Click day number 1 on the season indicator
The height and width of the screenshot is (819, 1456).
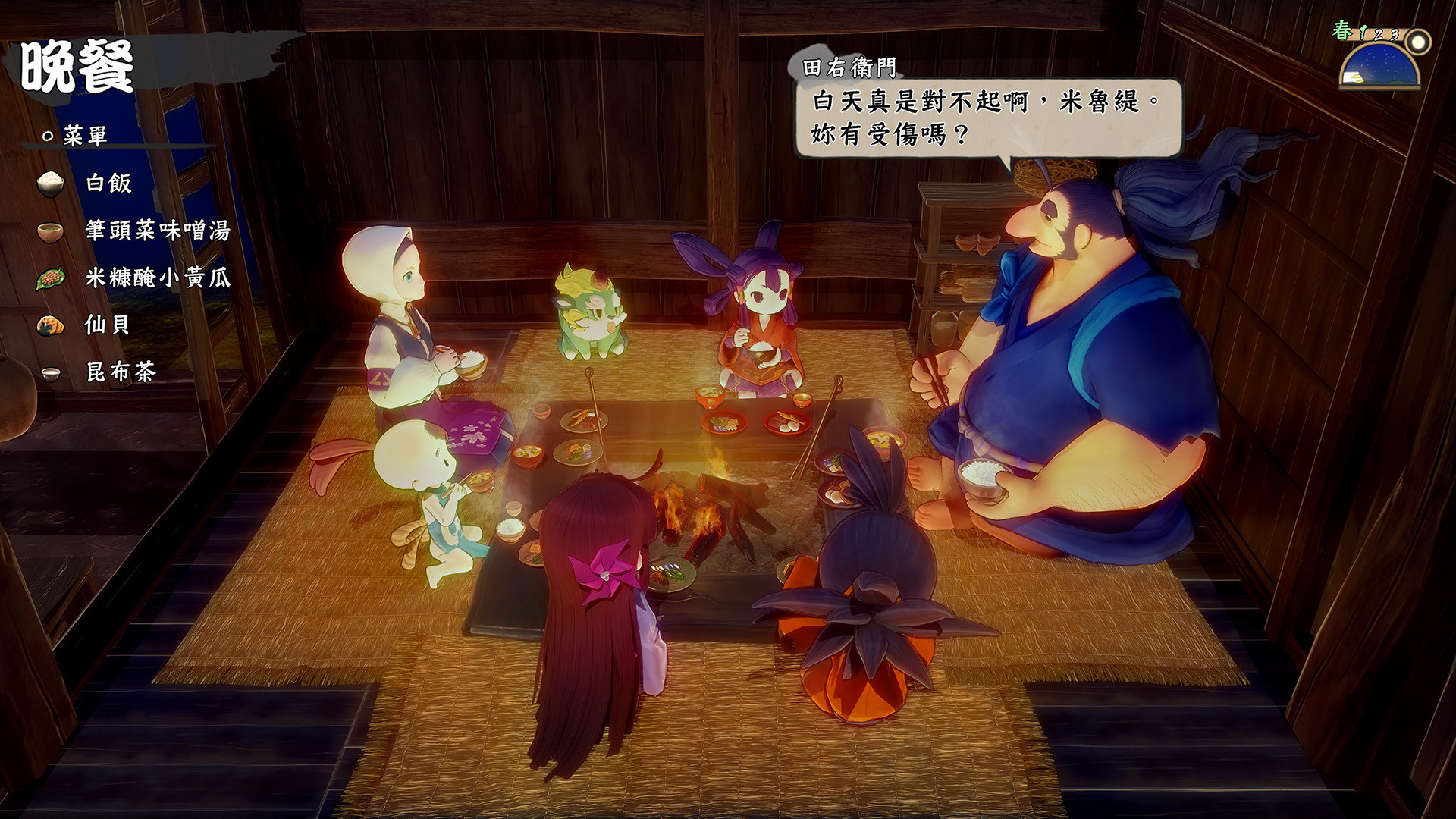pos(1363,33)
